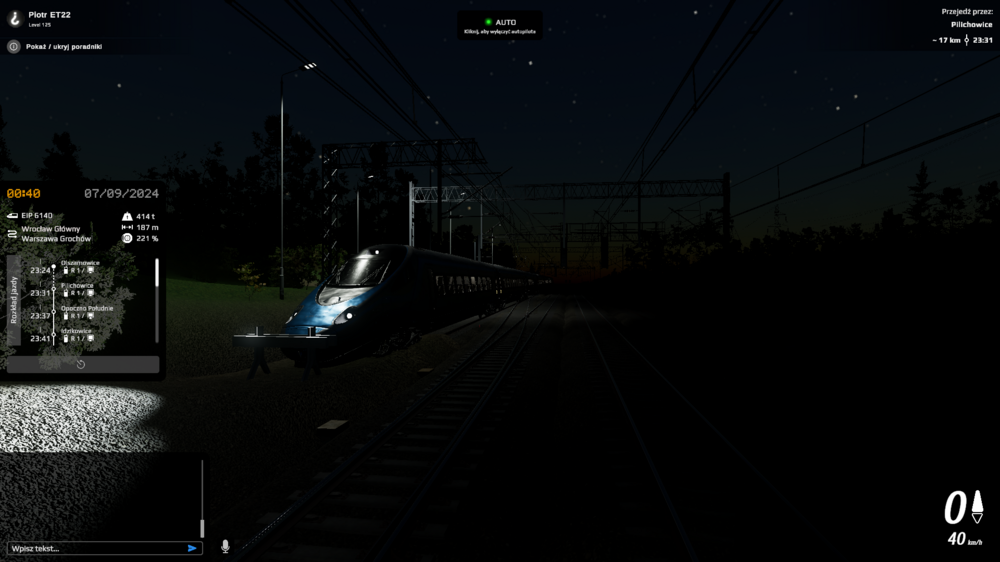Screen dimensions: 1000x562
Task: Toggle the 'Pokaż / ukryj poradniki' hints button
Action: (x=14, y=46)
